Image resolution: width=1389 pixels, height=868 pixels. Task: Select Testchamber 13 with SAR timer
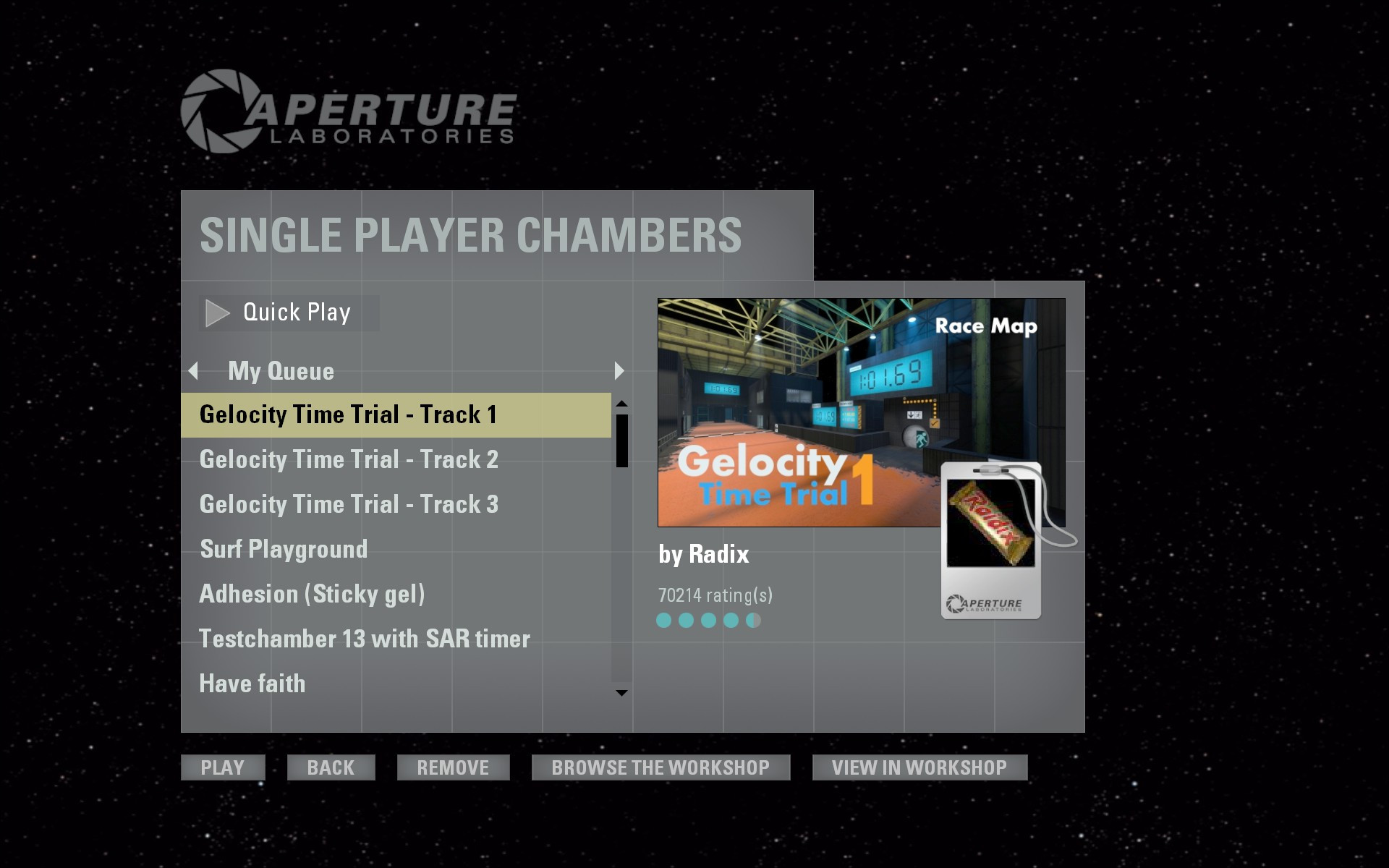(364, 638)
